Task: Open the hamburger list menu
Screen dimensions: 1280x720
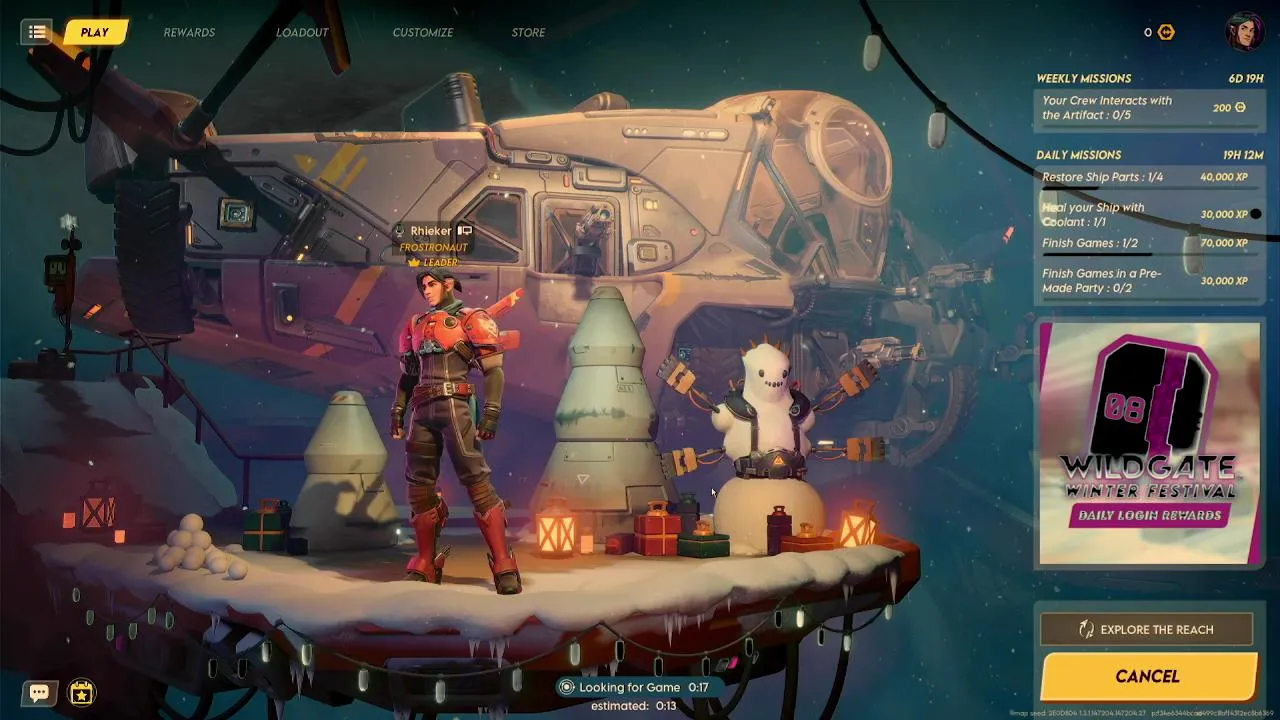Action: point(37,32)
